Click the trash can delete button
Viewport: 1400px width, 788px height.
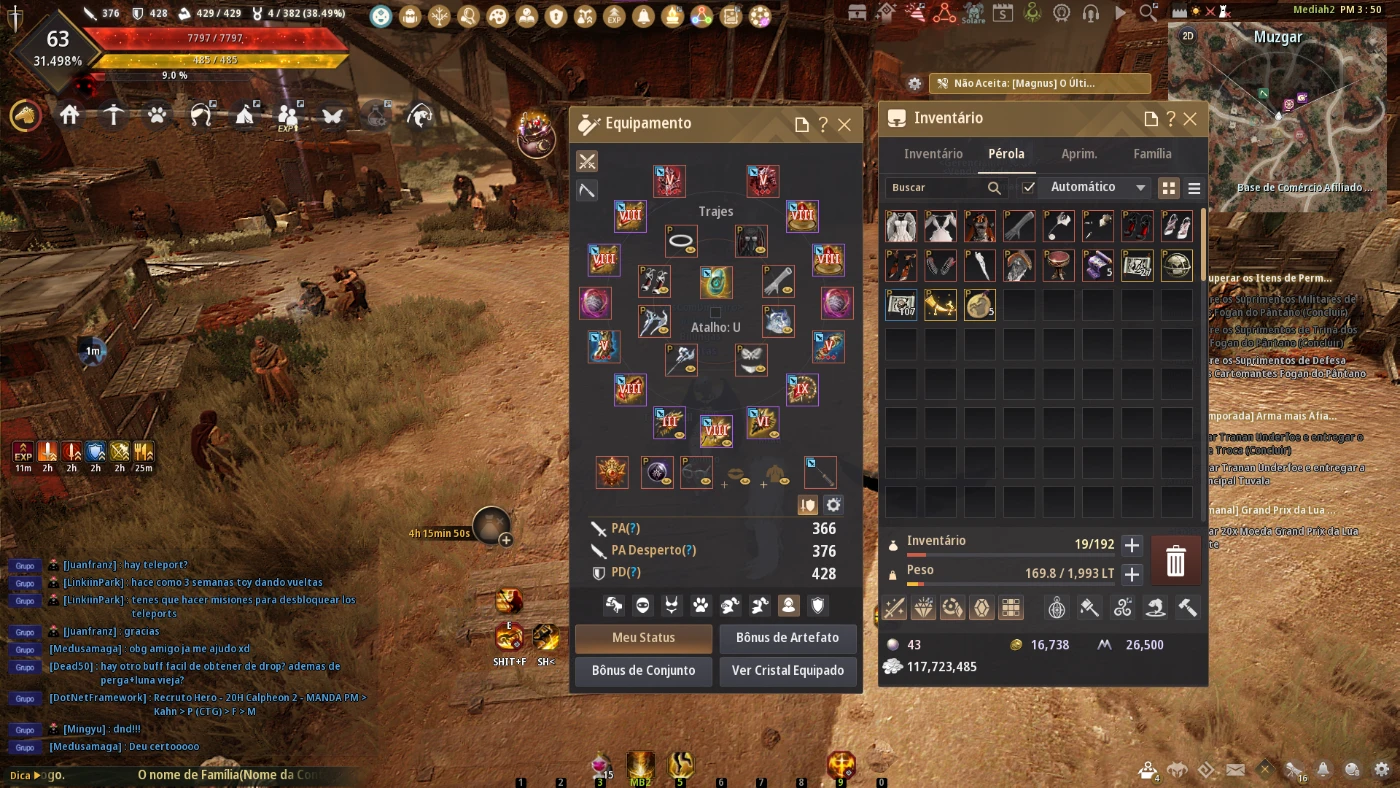coord(1176,561)
